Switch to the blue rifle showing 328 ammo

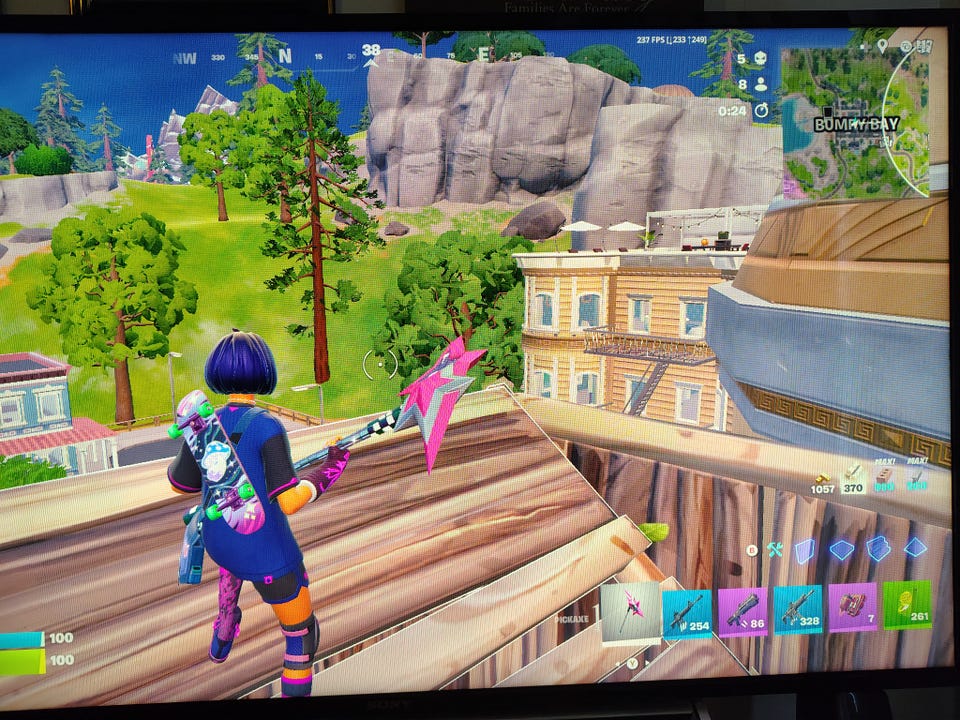tap(798, 609)
